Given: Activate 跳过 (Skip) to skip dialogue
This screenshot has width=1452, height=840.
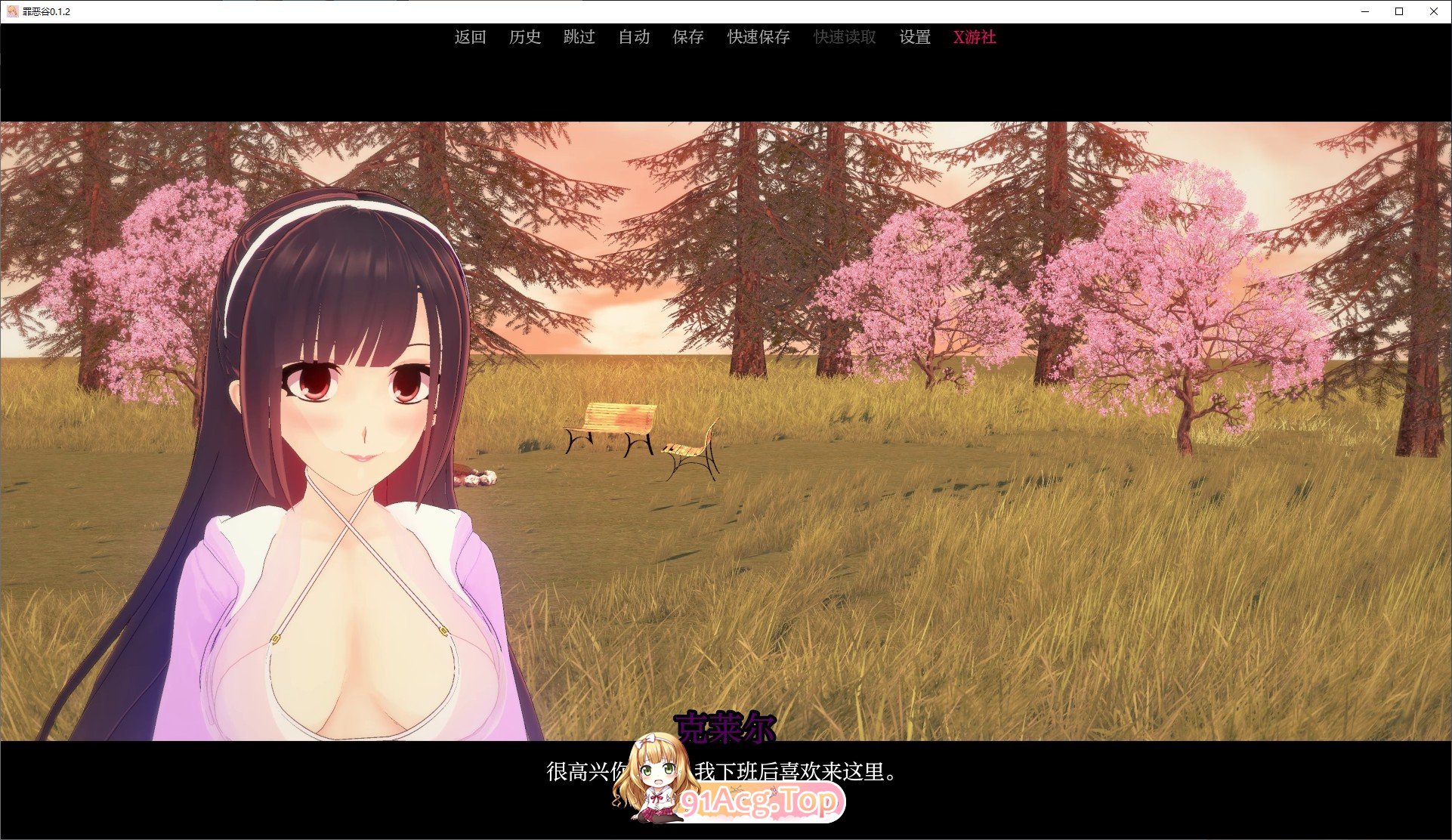Looking at the screenshot, I should (579, 37).
